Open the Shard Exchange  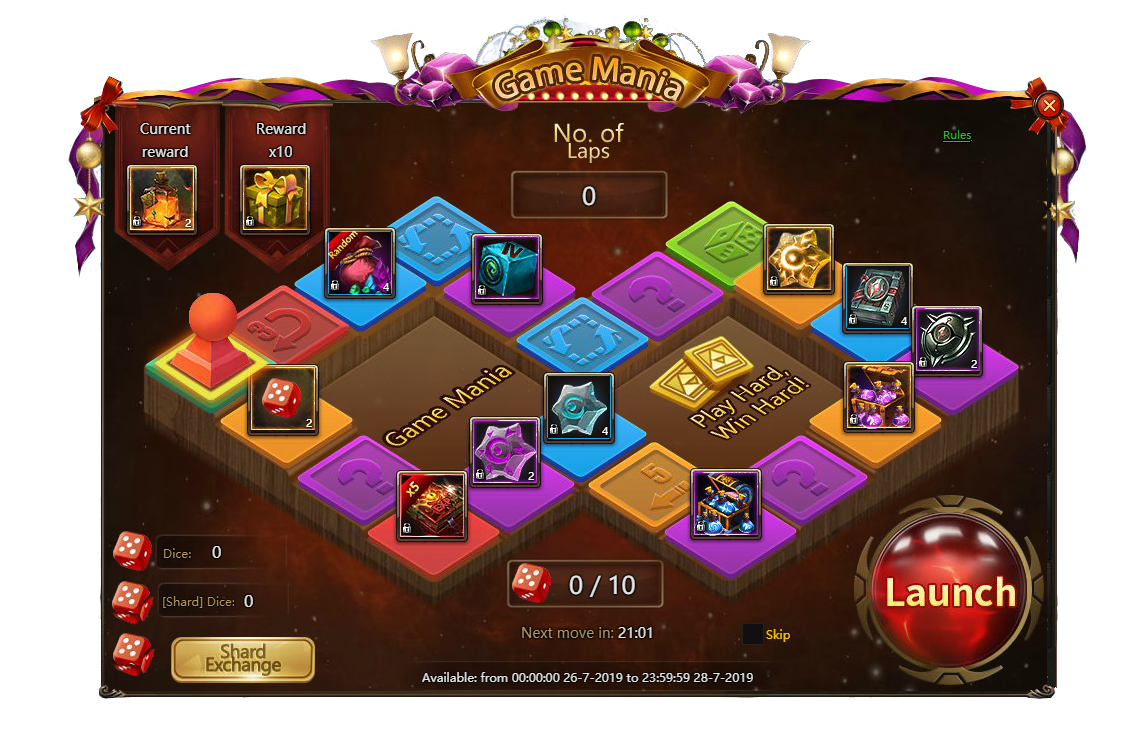[243, 659]
